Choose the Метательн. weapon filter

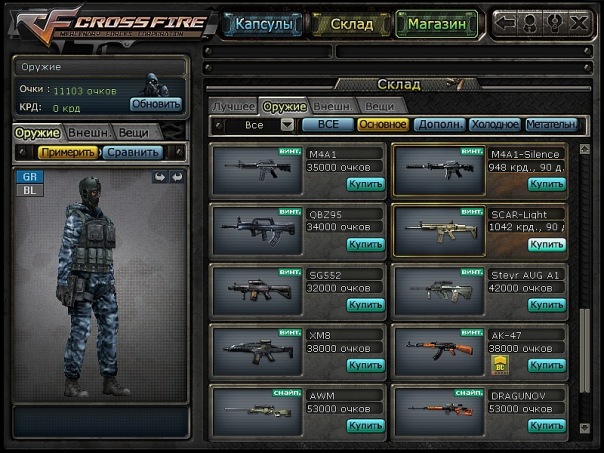(x=551, y=125)
